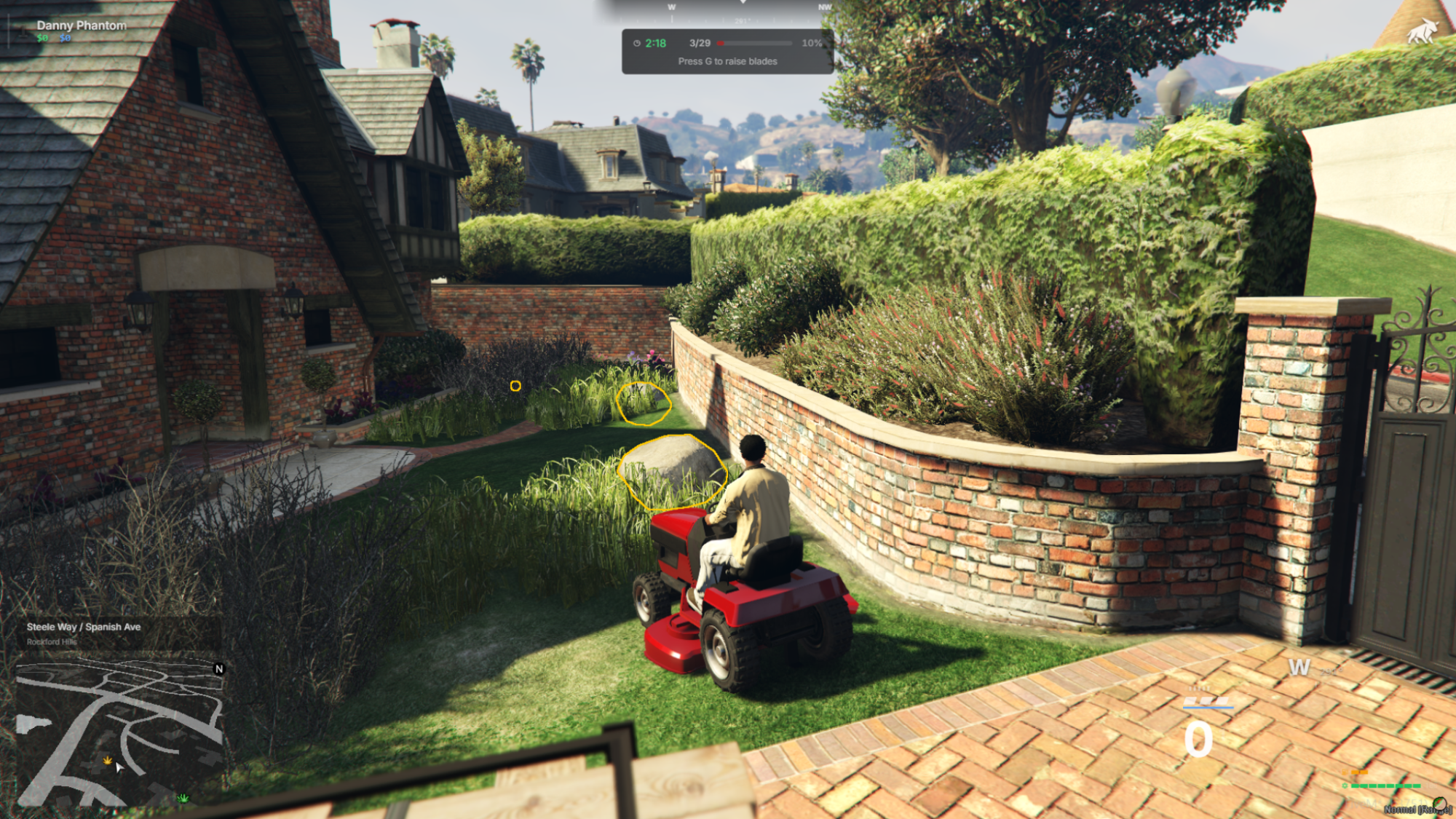Screen dimensions: 1456x819
Task: Click the Danny Phantom player name label
Action: [x=82, y=25]
